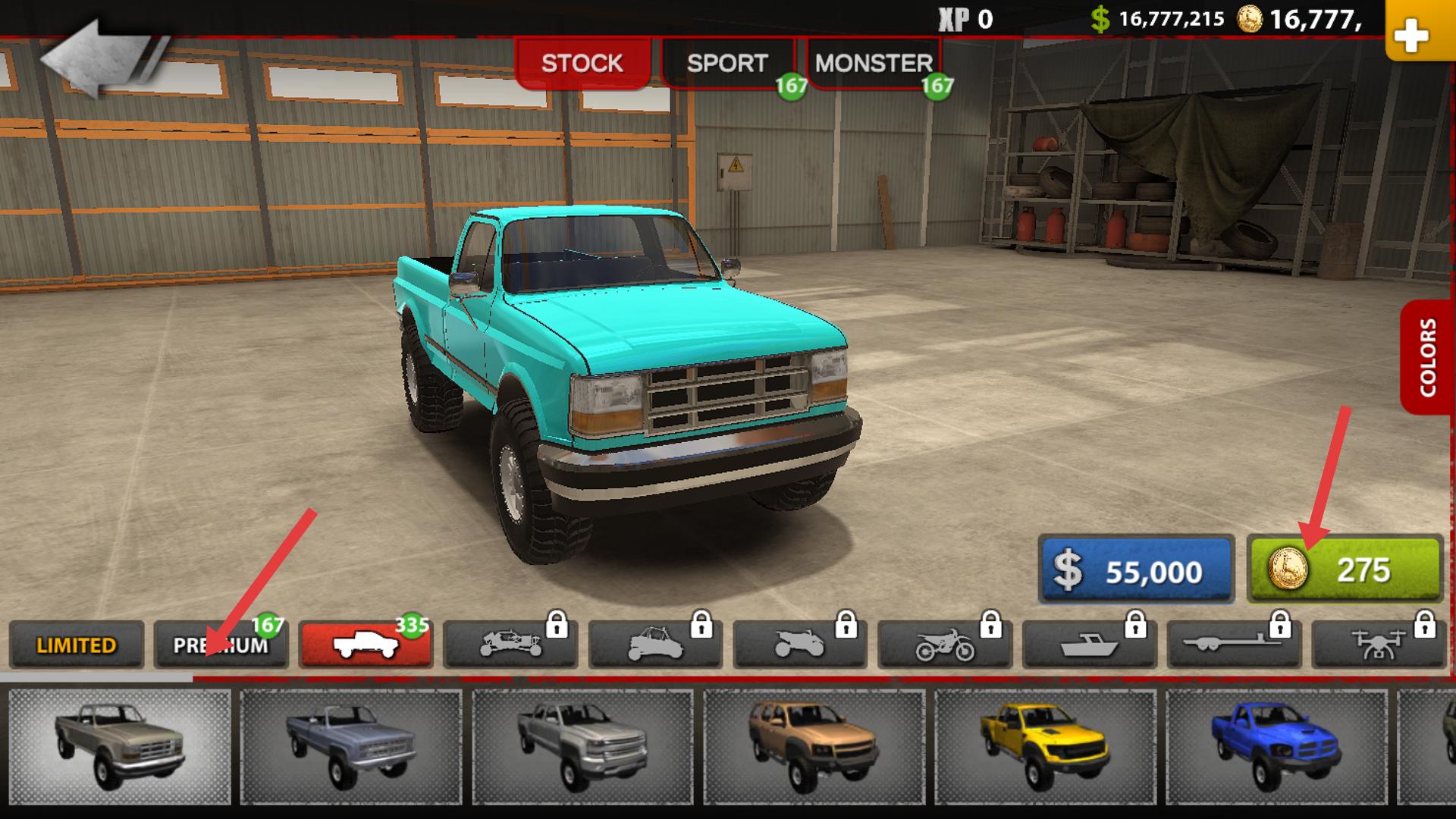
Task: Open the COLORS side panel
Action: click(x=1427, y=357)
